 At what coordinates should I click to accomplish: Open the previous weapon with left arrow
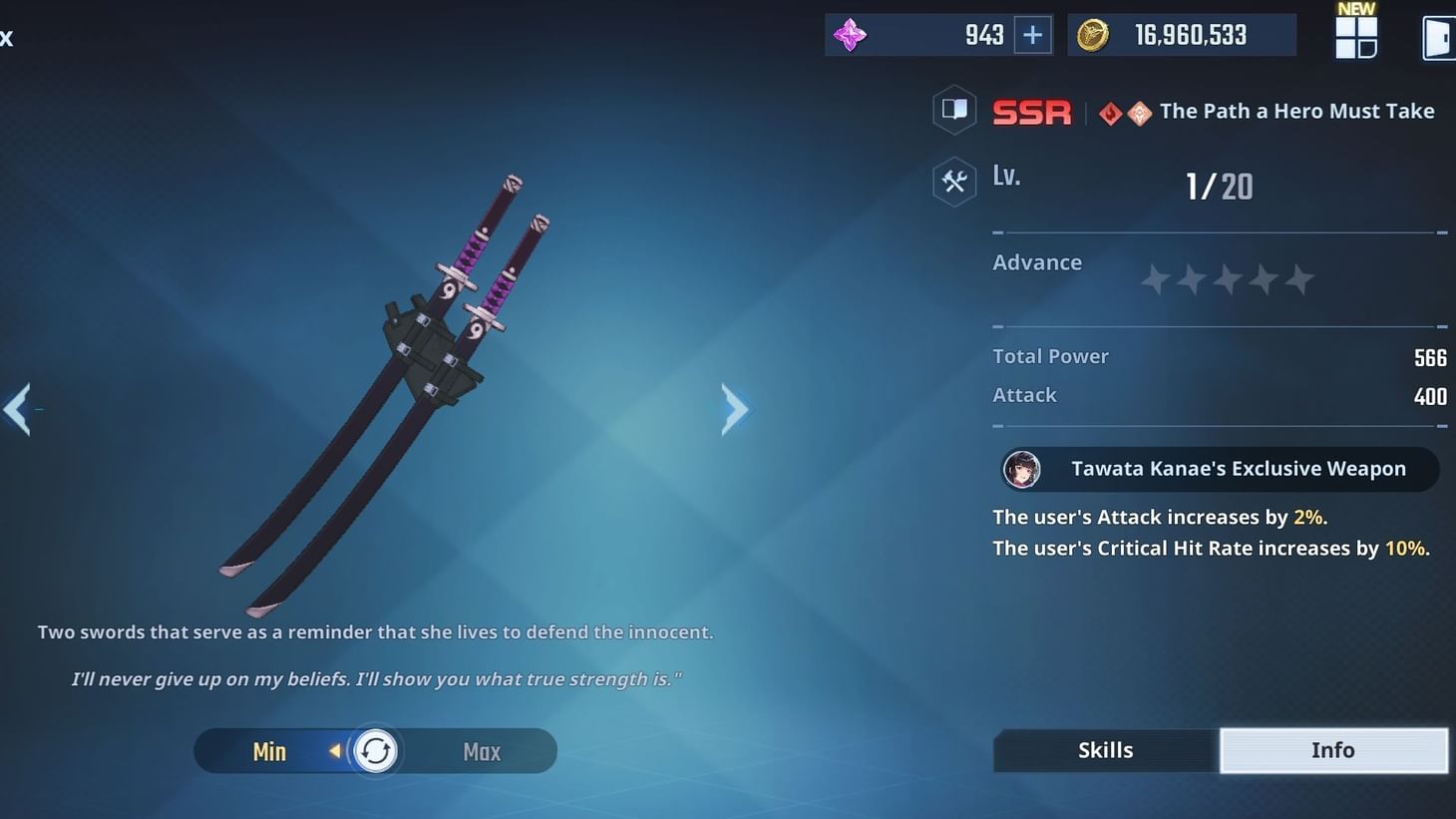coord(18,409)
